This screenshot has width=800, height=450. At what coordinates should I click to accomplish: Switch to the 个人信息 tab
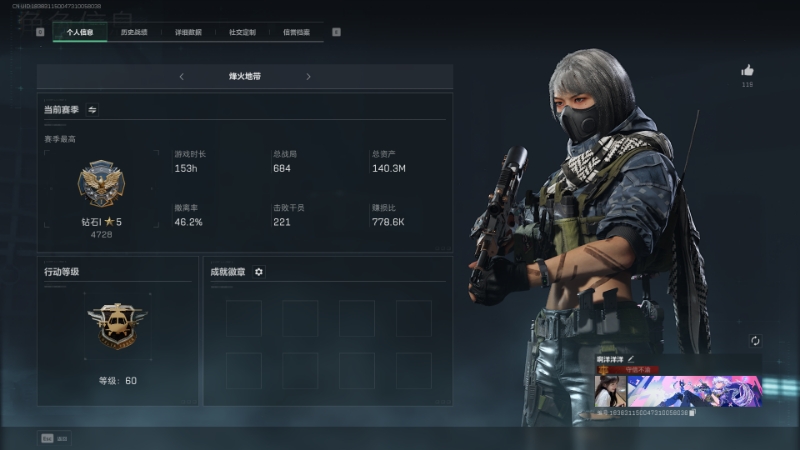[x=80, y=32]
